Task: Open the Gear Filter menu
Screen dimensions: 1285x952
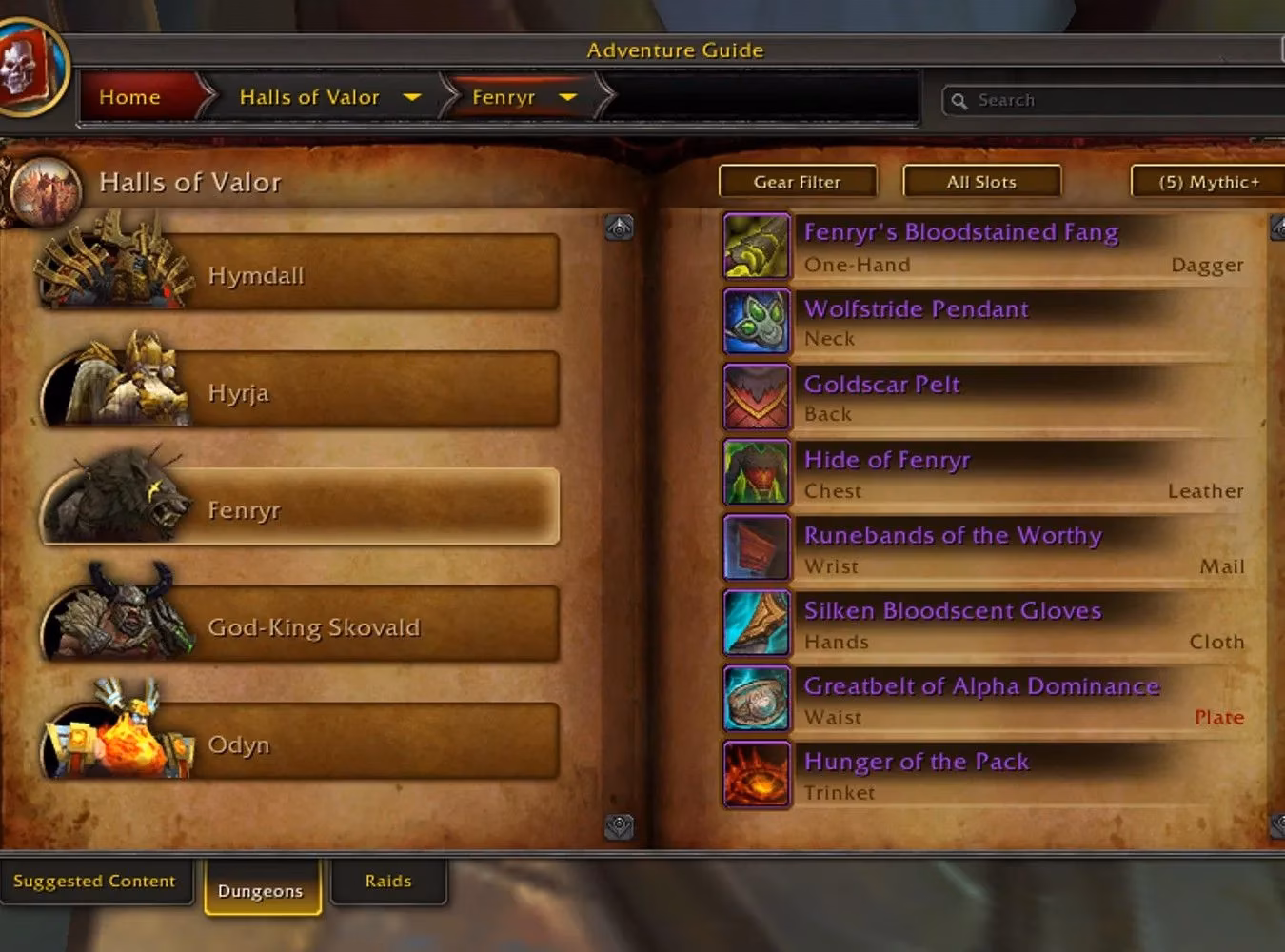Action: pyautogui.click(x=797, y=181)
